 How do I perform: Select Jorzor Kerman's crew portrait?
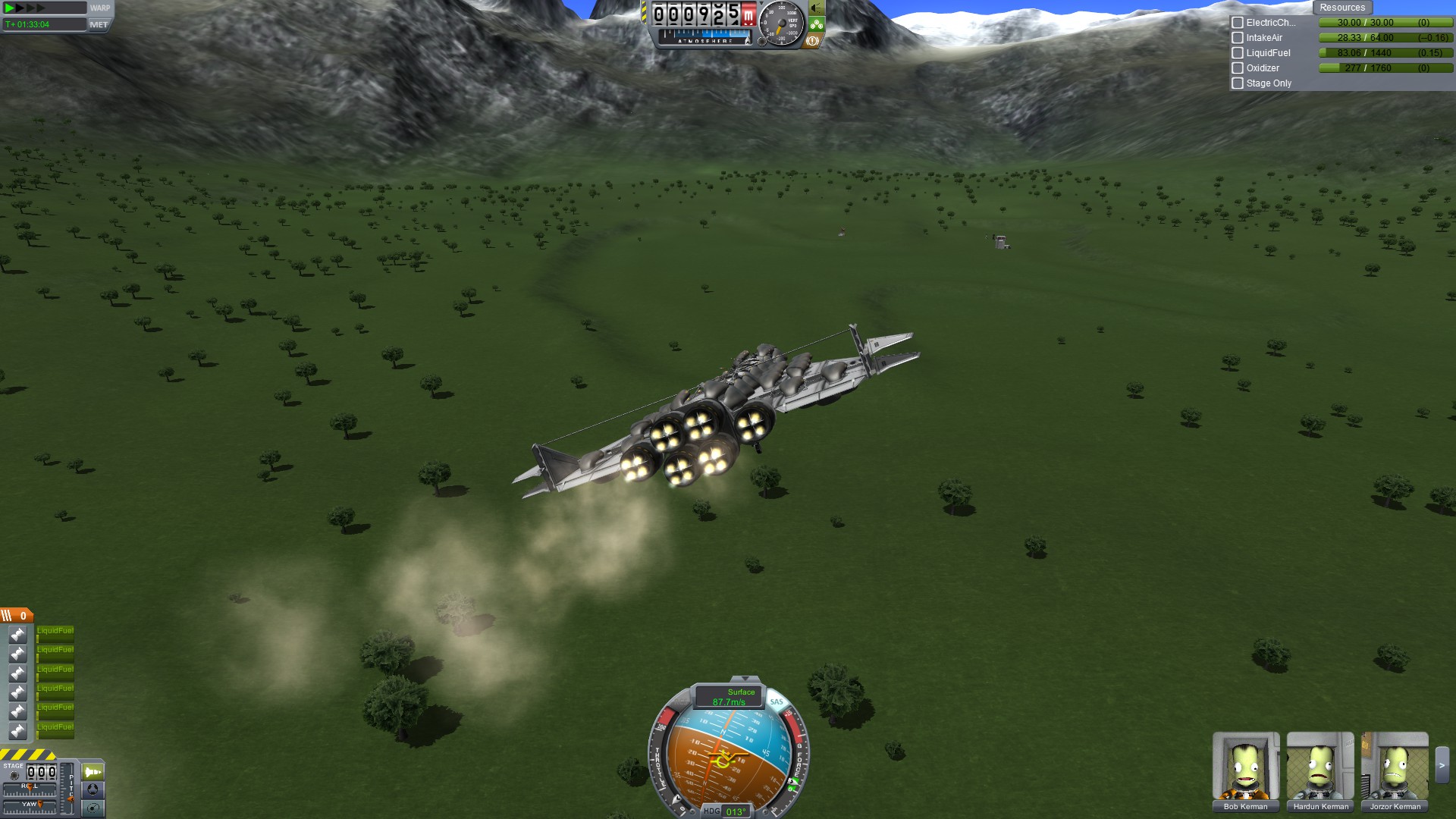[x=1395, y=766]
